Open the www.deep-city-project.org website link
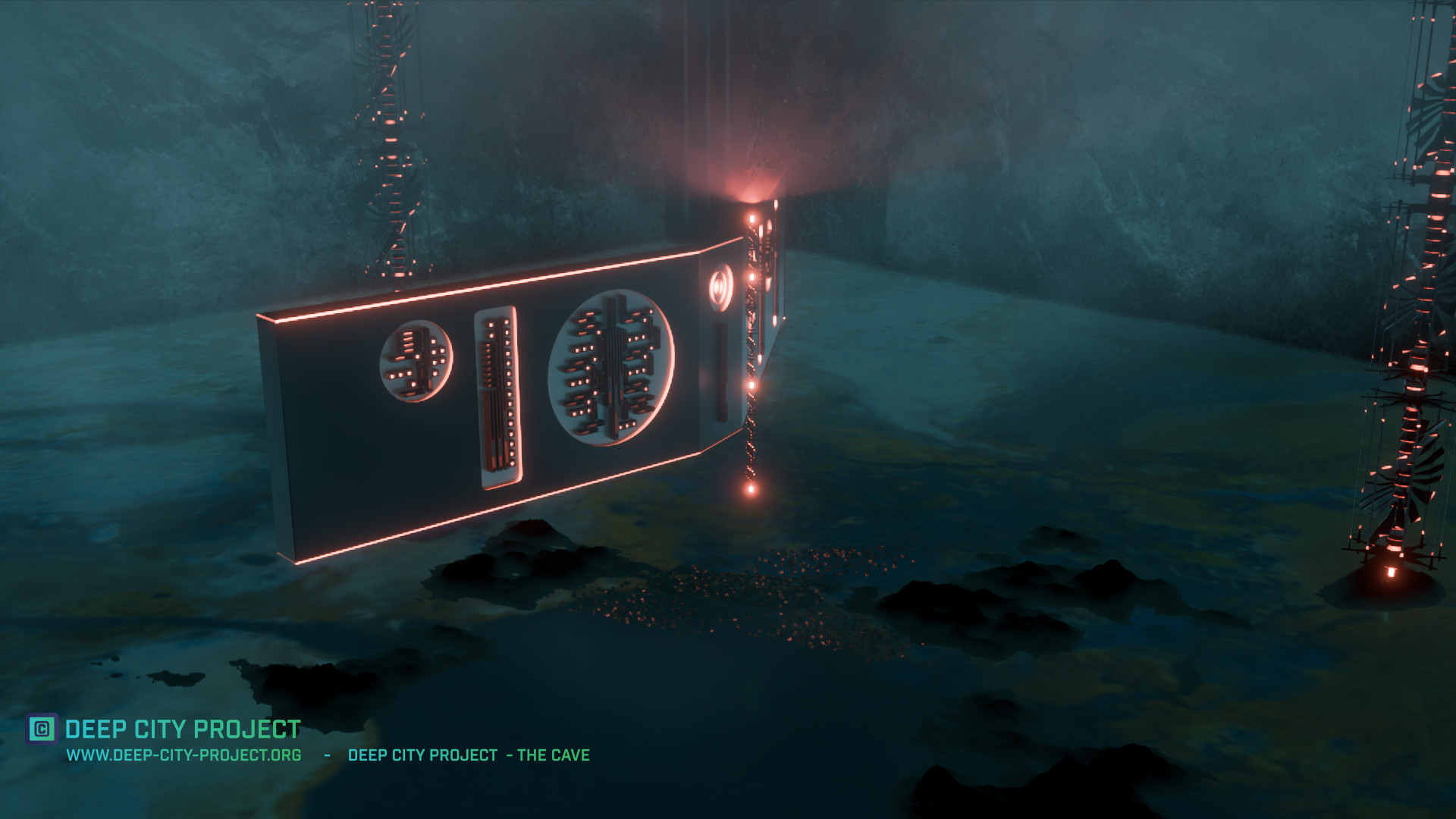 point(184,755)
